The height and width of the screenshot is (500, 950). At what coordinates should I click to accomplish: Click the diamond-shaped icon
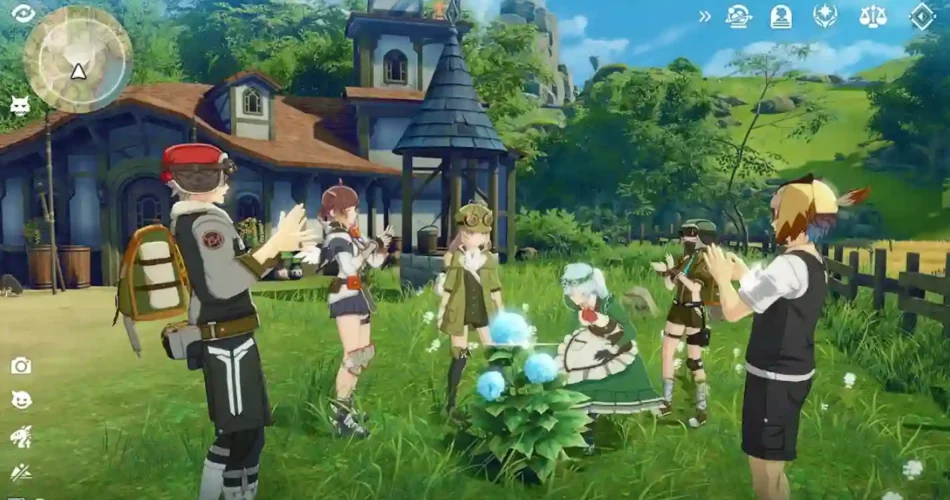click(x=922, y=16)
